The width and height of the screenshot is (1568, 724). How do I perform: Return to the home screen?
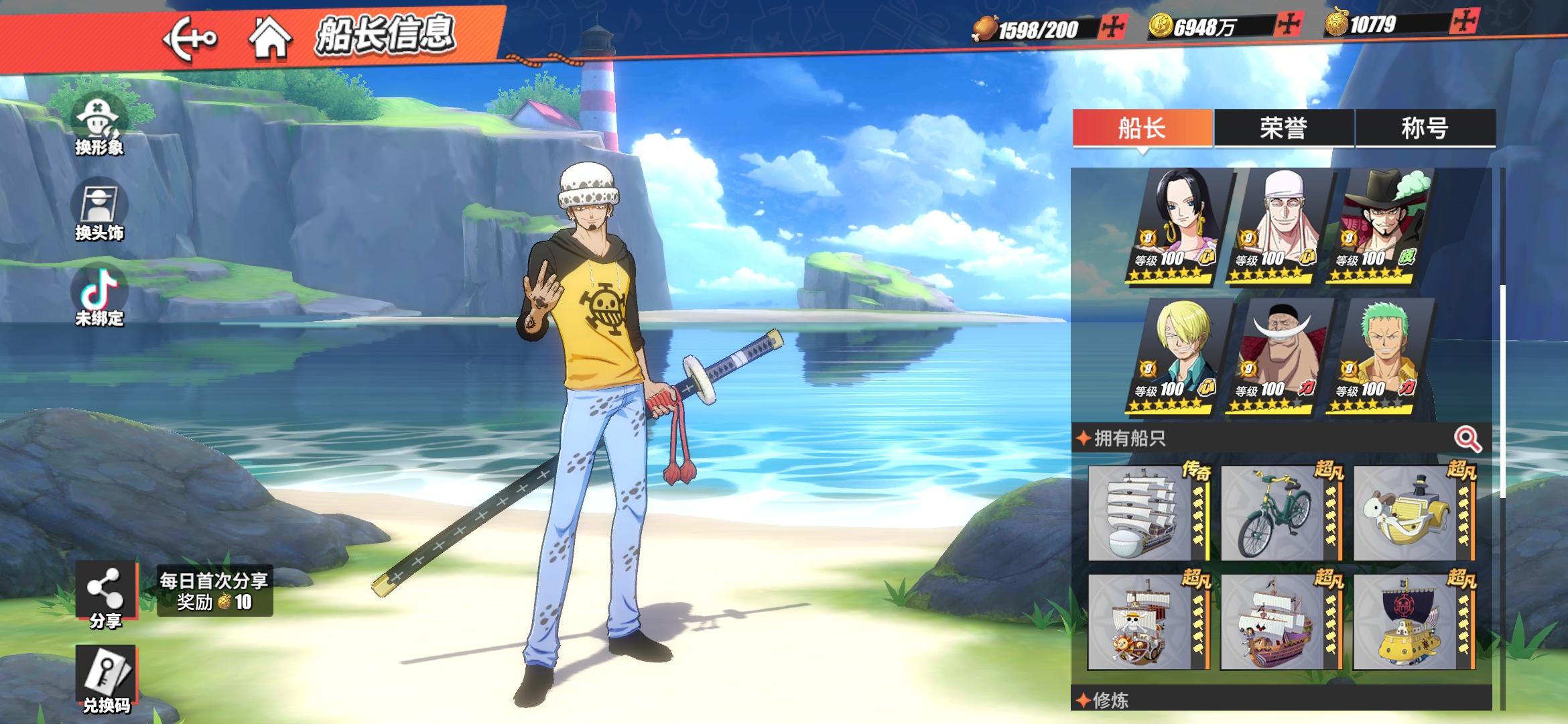click(x=269, y=38)
